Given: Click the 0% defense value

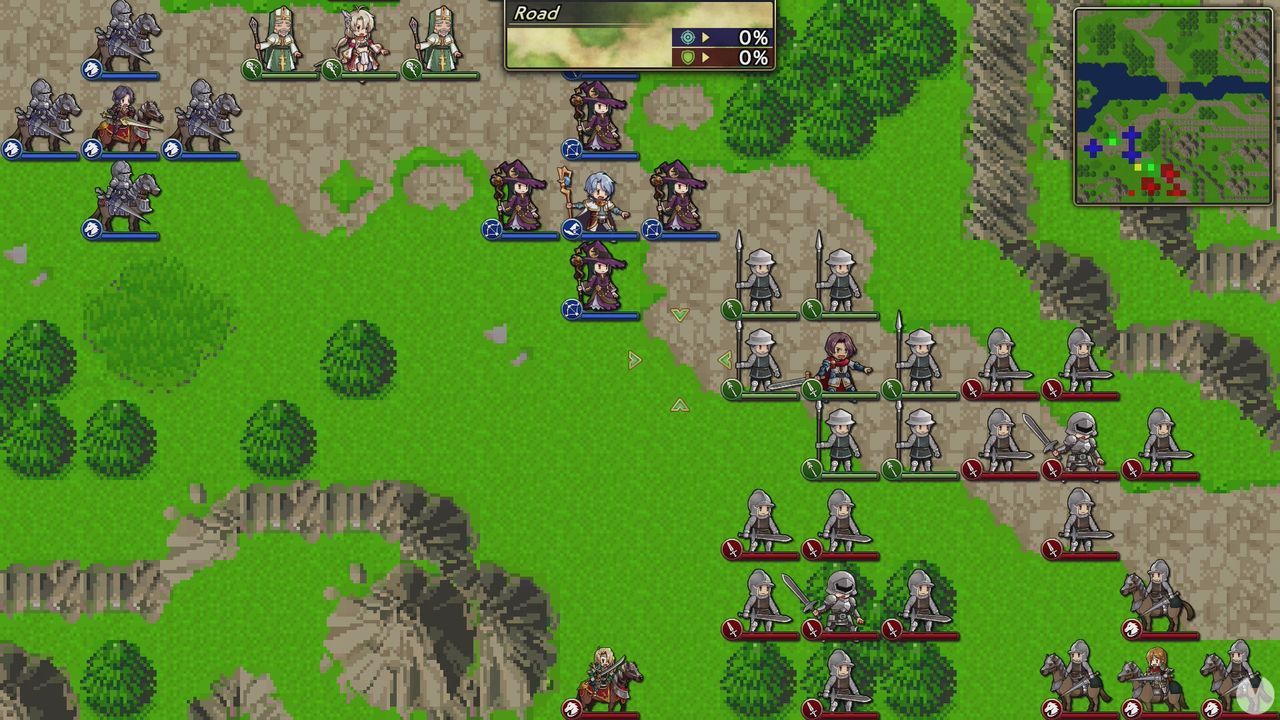Looking at the screenshot, I should pyautogui.click(x=753, y=57).
